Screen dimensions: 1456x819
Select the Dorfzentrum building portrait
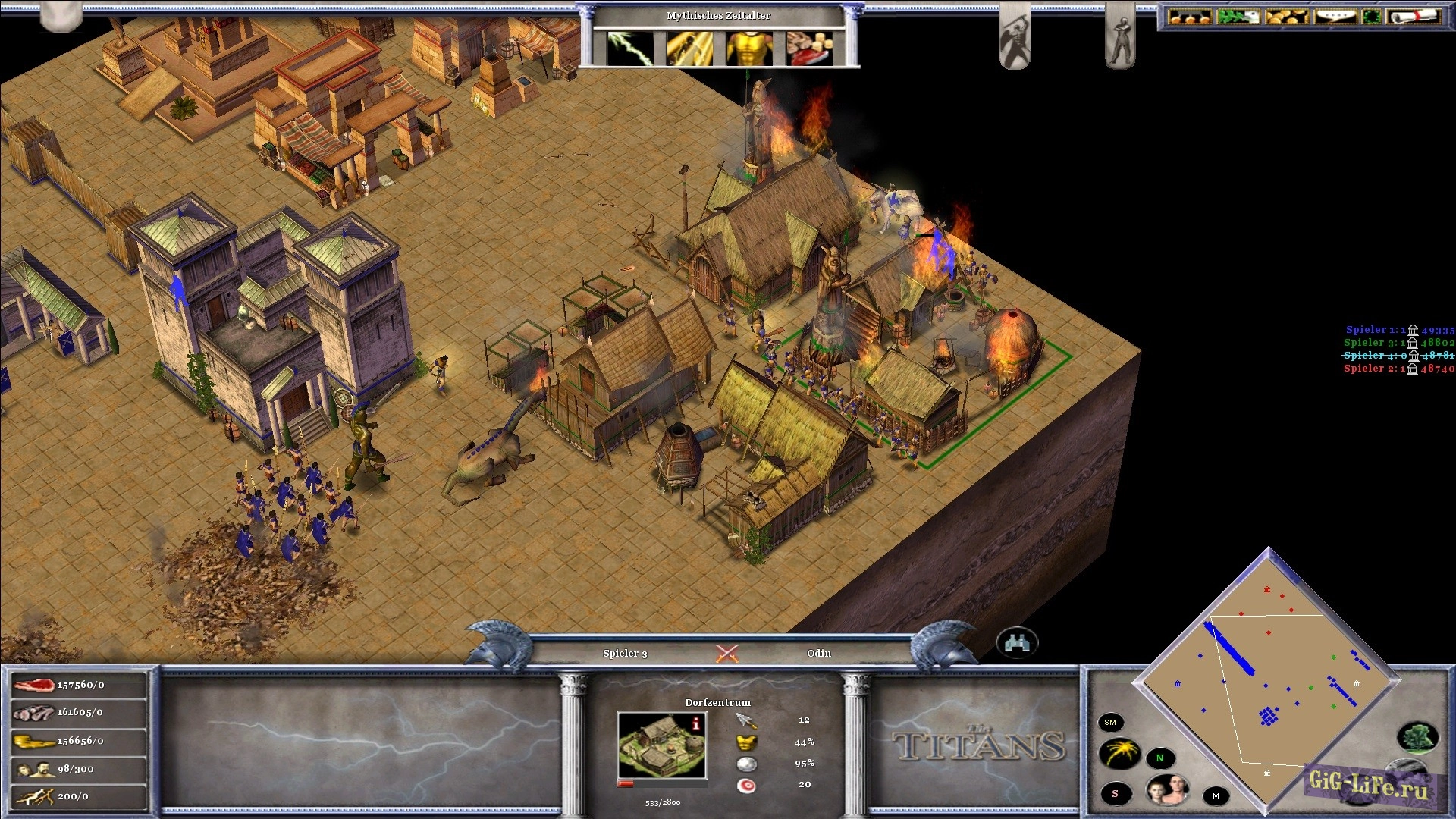click(661, 745)
